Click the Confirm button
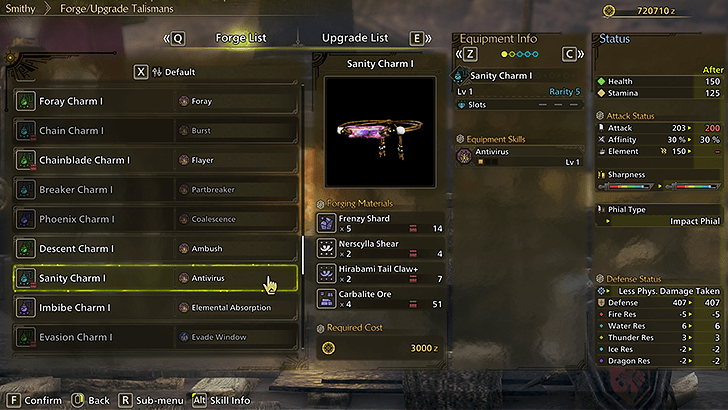Viewport: 728px width, 410px height. coord(36,400)
